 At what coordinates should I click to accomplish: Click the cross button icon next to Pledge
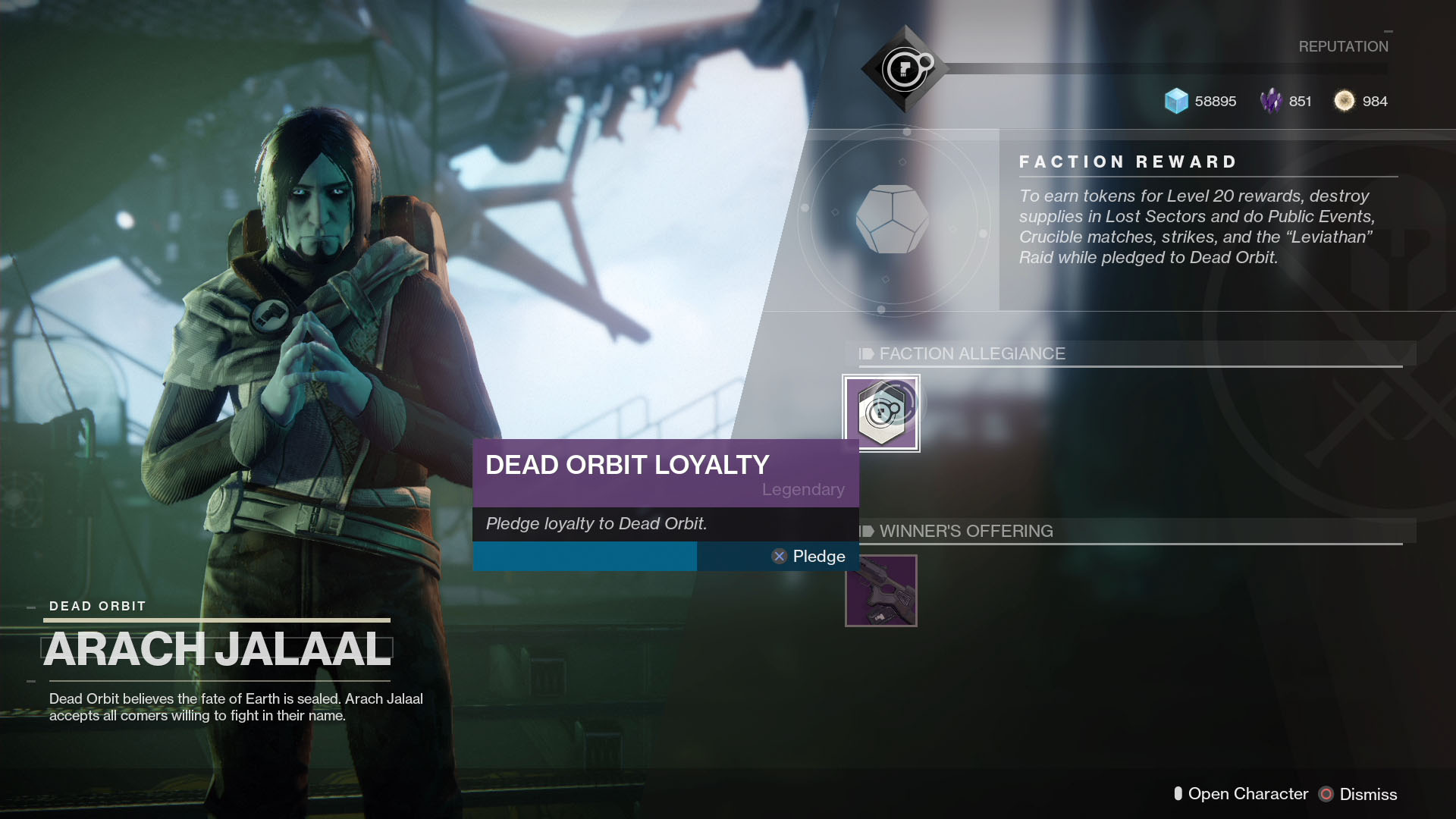click(779, 556)
